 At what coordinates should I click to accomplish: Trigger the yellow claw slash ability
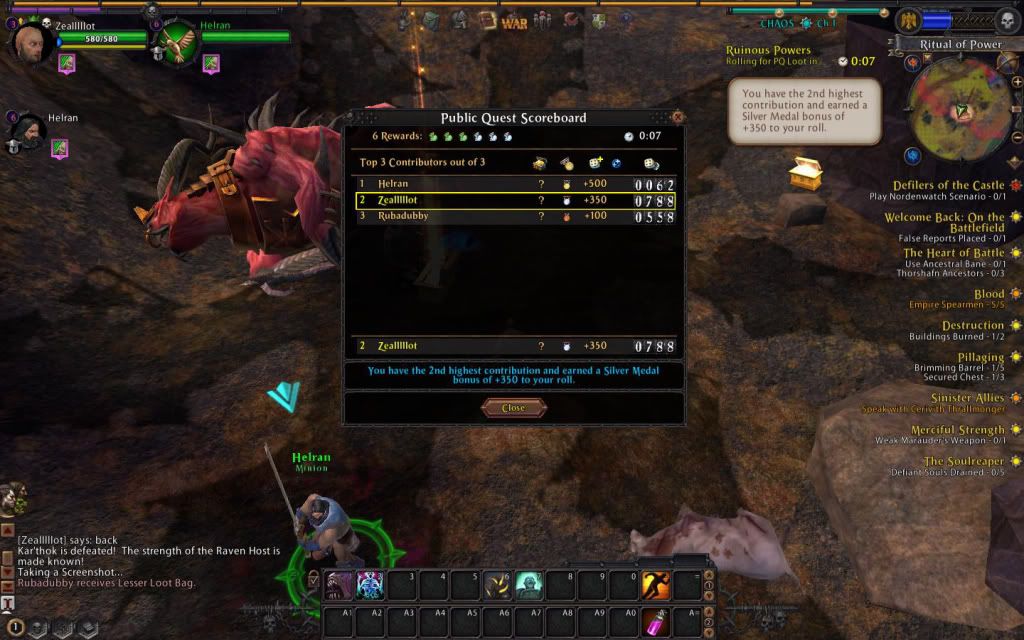[498, 585]
